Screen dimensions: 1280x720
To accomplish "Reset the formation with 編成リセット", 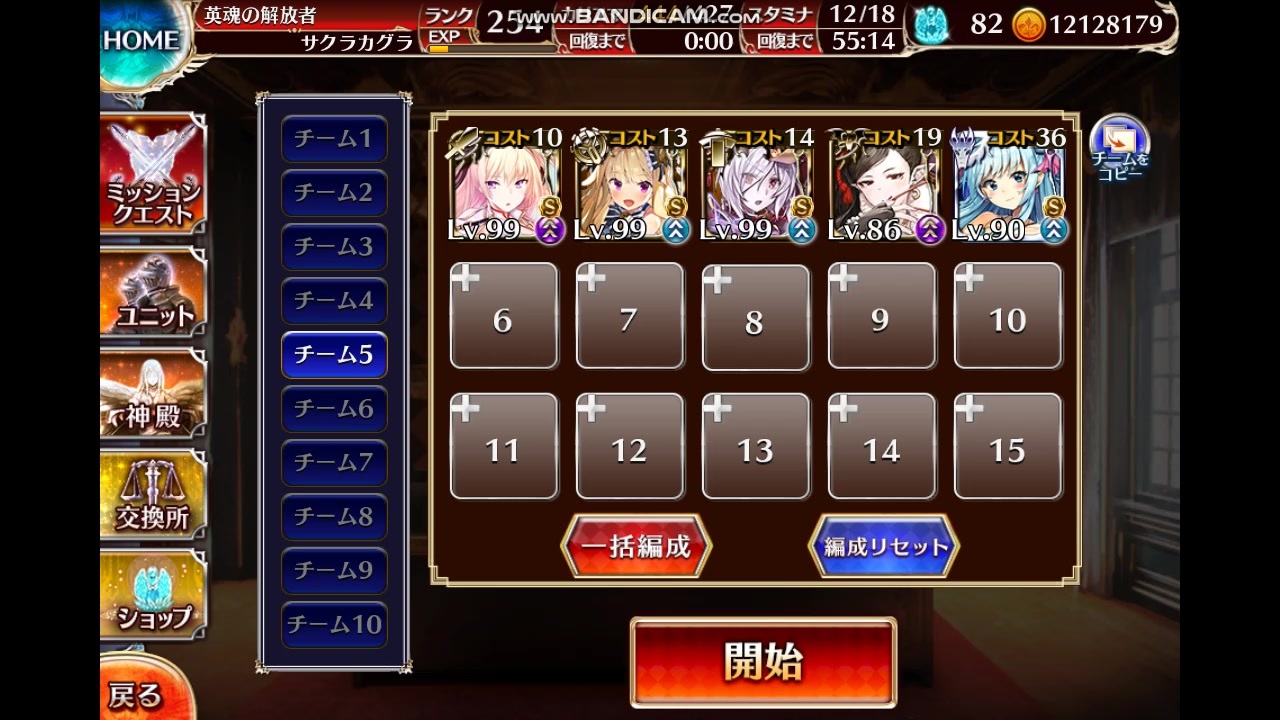I will [884, 546].
